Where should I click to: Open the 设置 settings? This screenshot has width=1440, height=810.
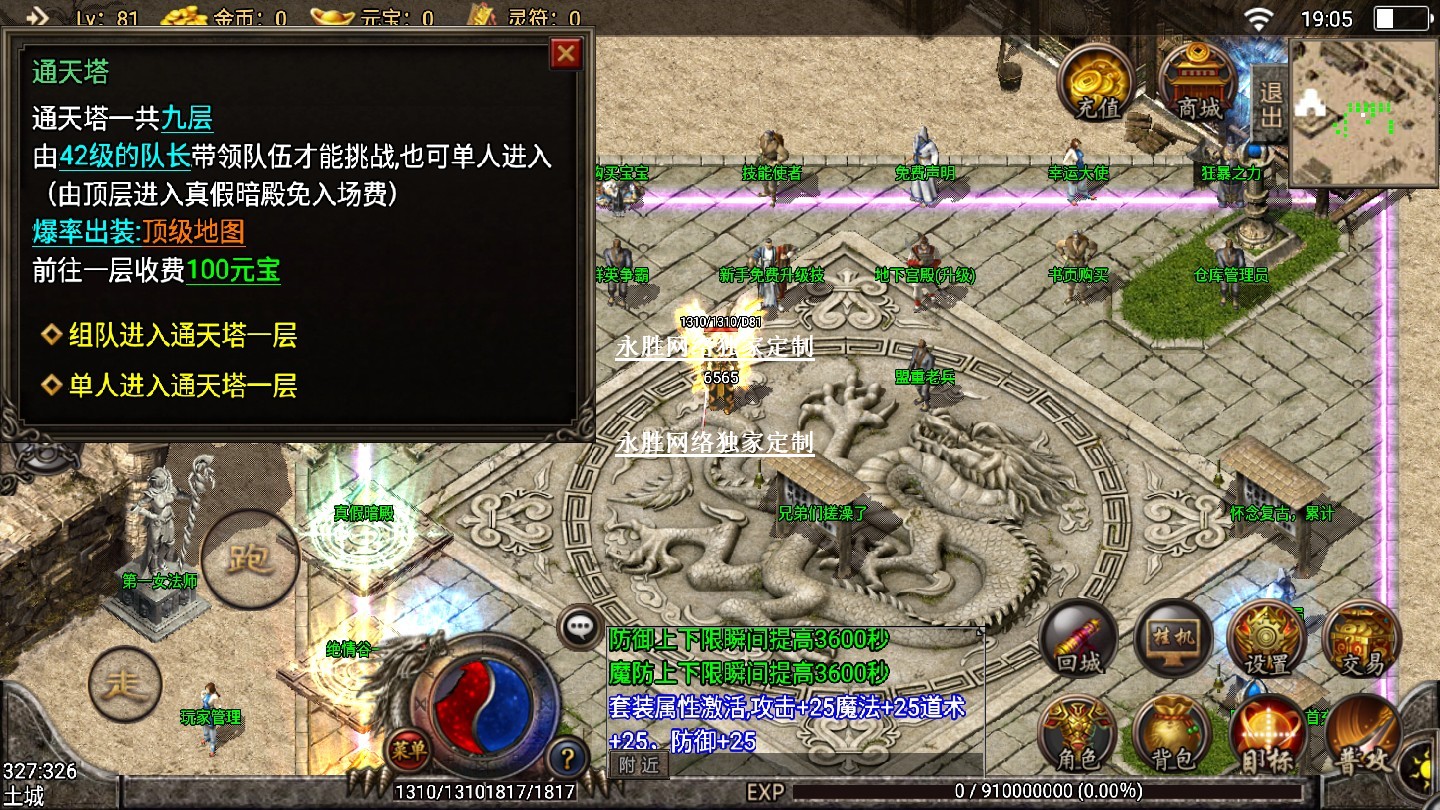pos(1266,641)
